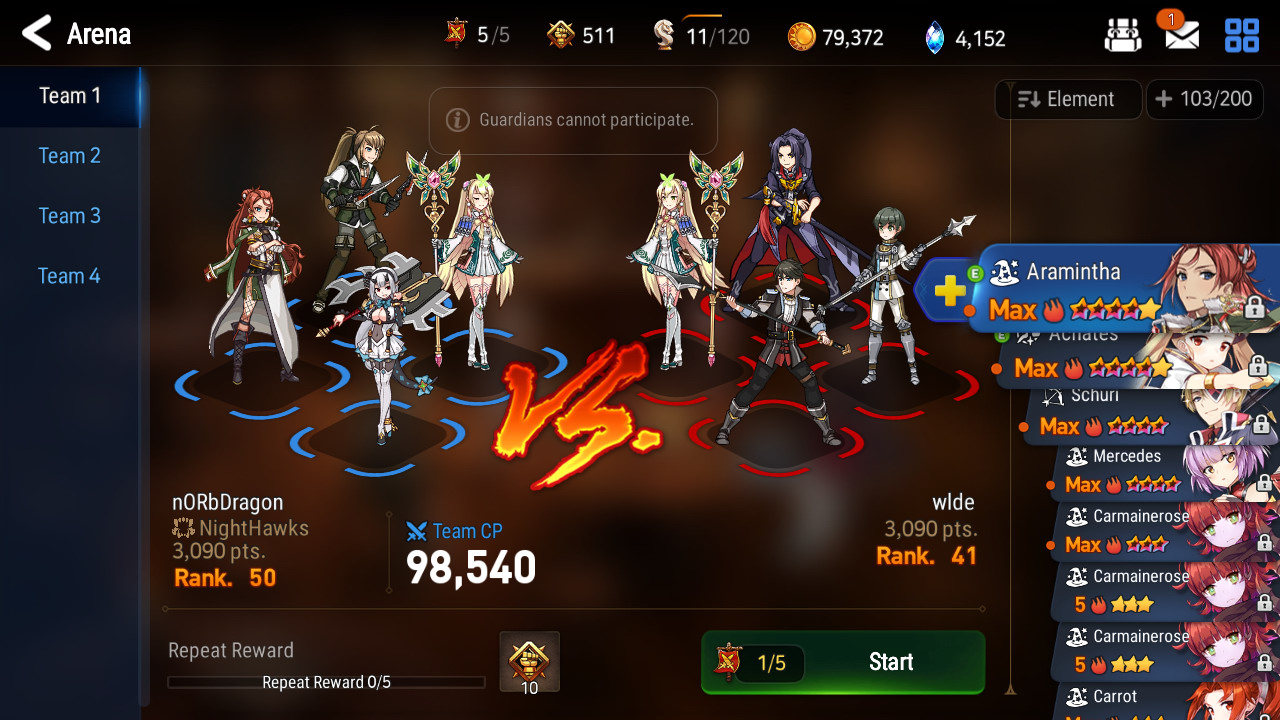Open the four-square main menu grid
The width and height of the screenshot is (1280, 720).
(x=1242, y=36)
